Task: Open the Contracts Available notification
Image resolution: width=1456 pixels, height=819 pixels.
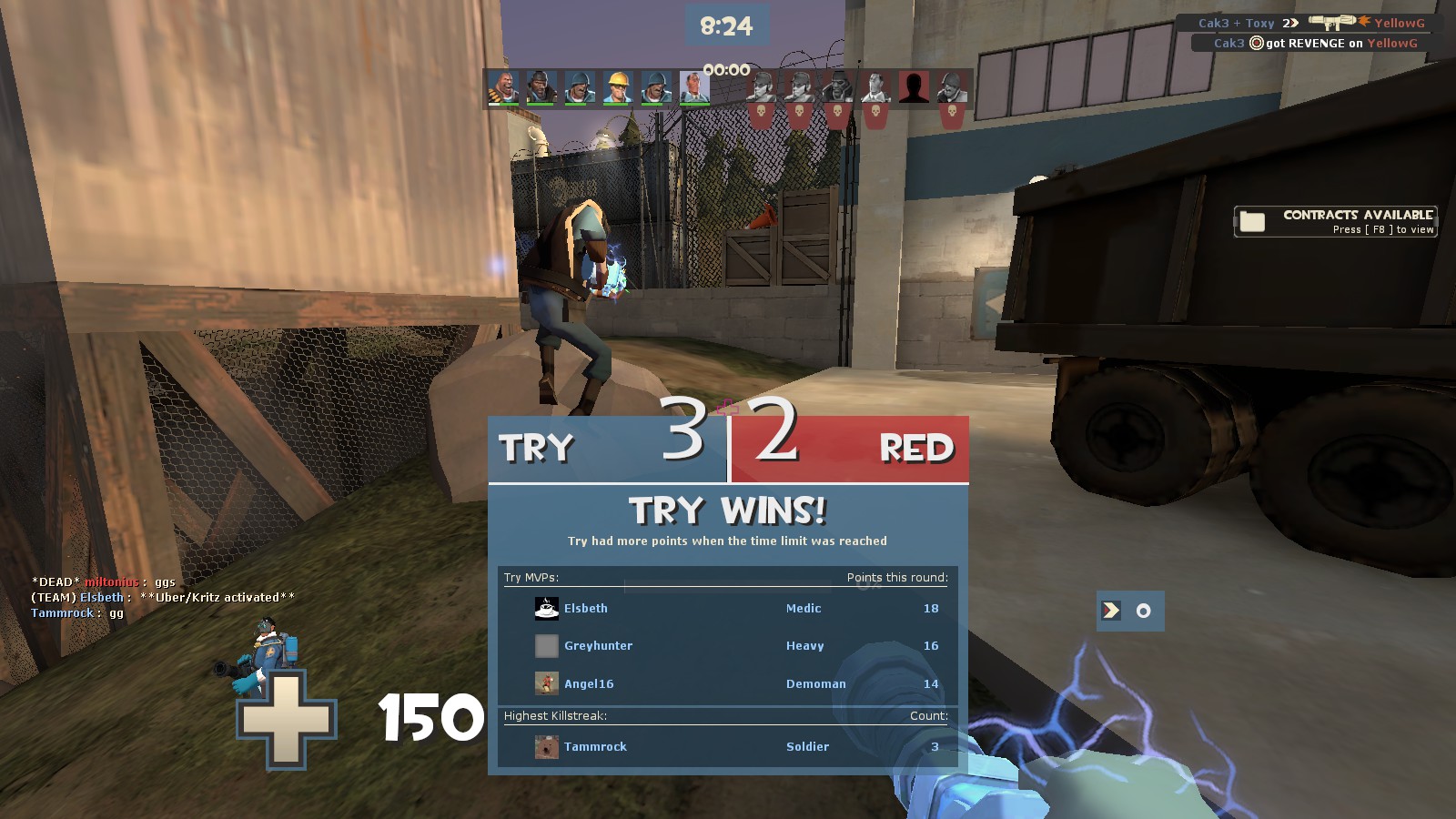Action: point(1335,221)
